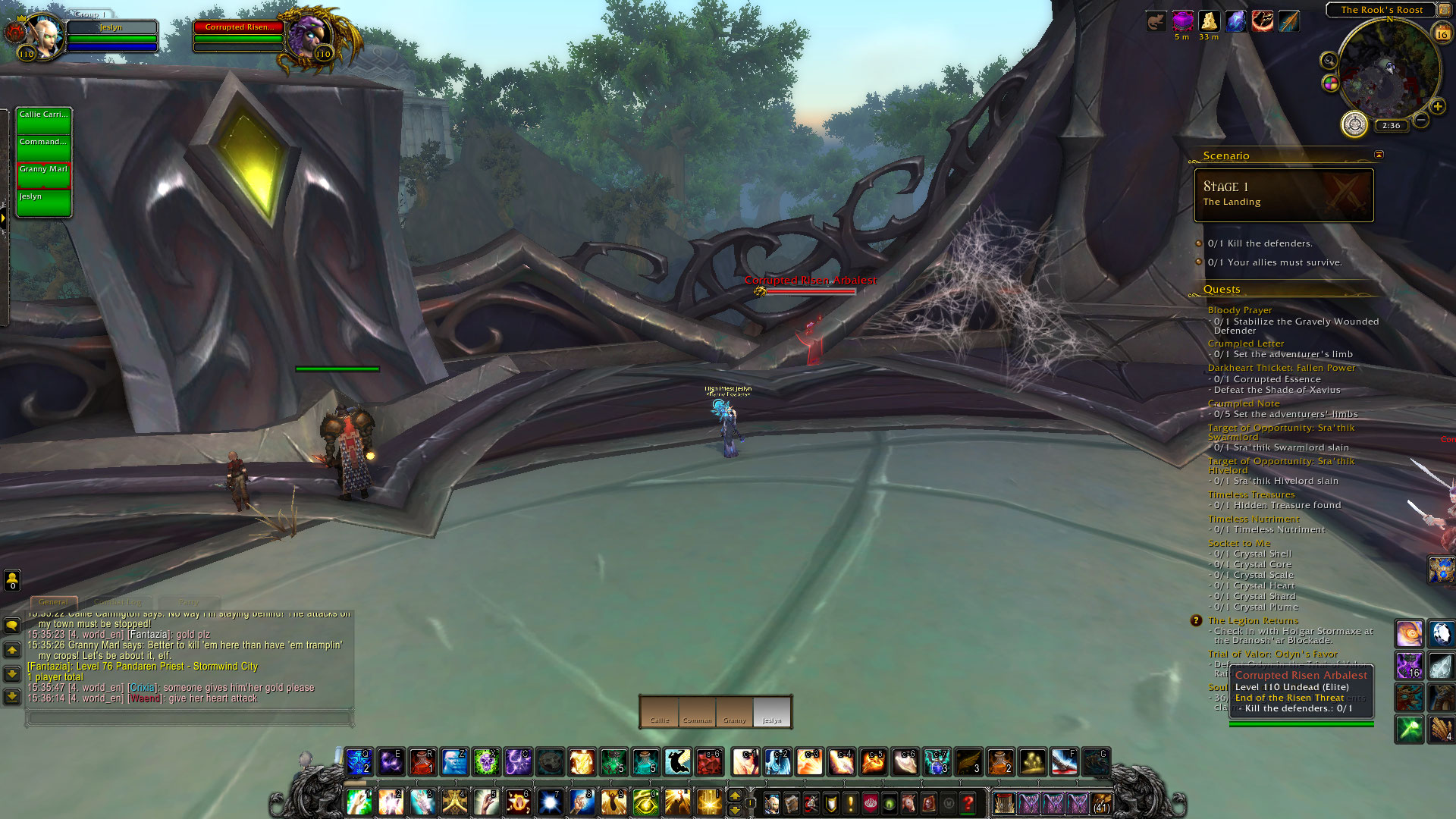Click the minimap tracking magnifier button

1329,61
